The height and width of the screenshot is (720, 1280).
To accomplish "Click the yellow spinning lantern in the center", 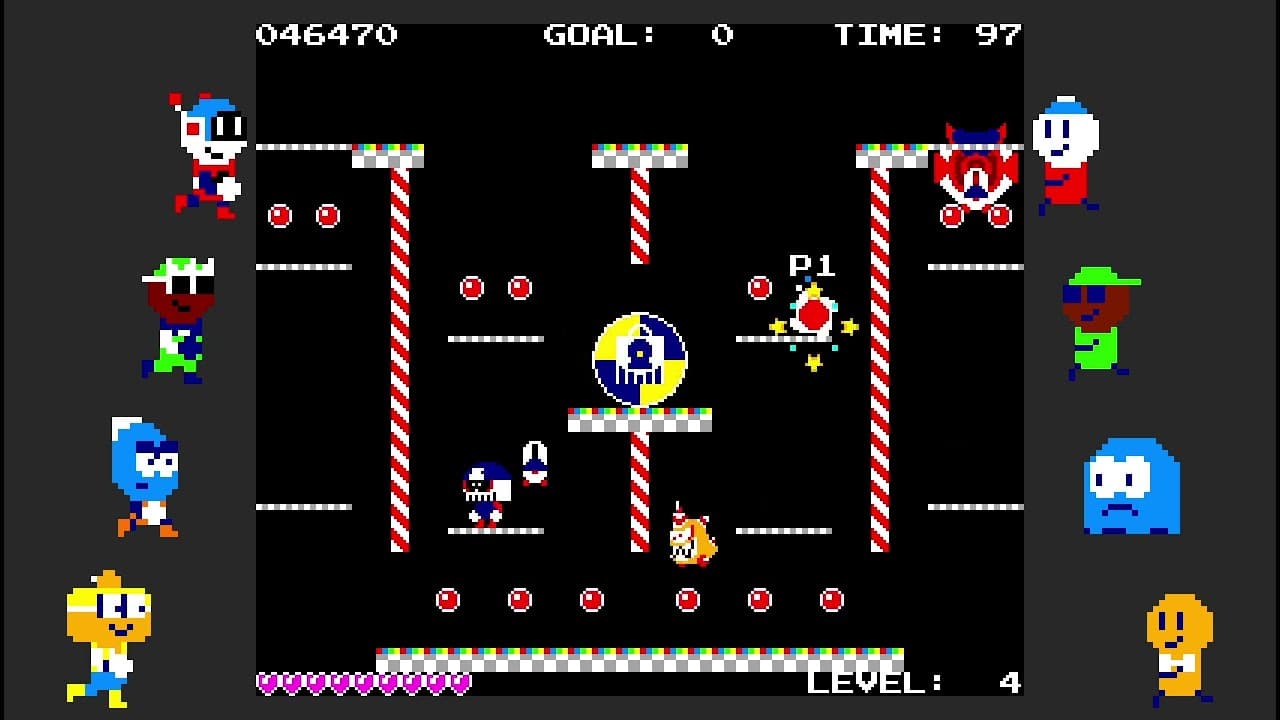I will pyautogui.click(x=642, y=358).
